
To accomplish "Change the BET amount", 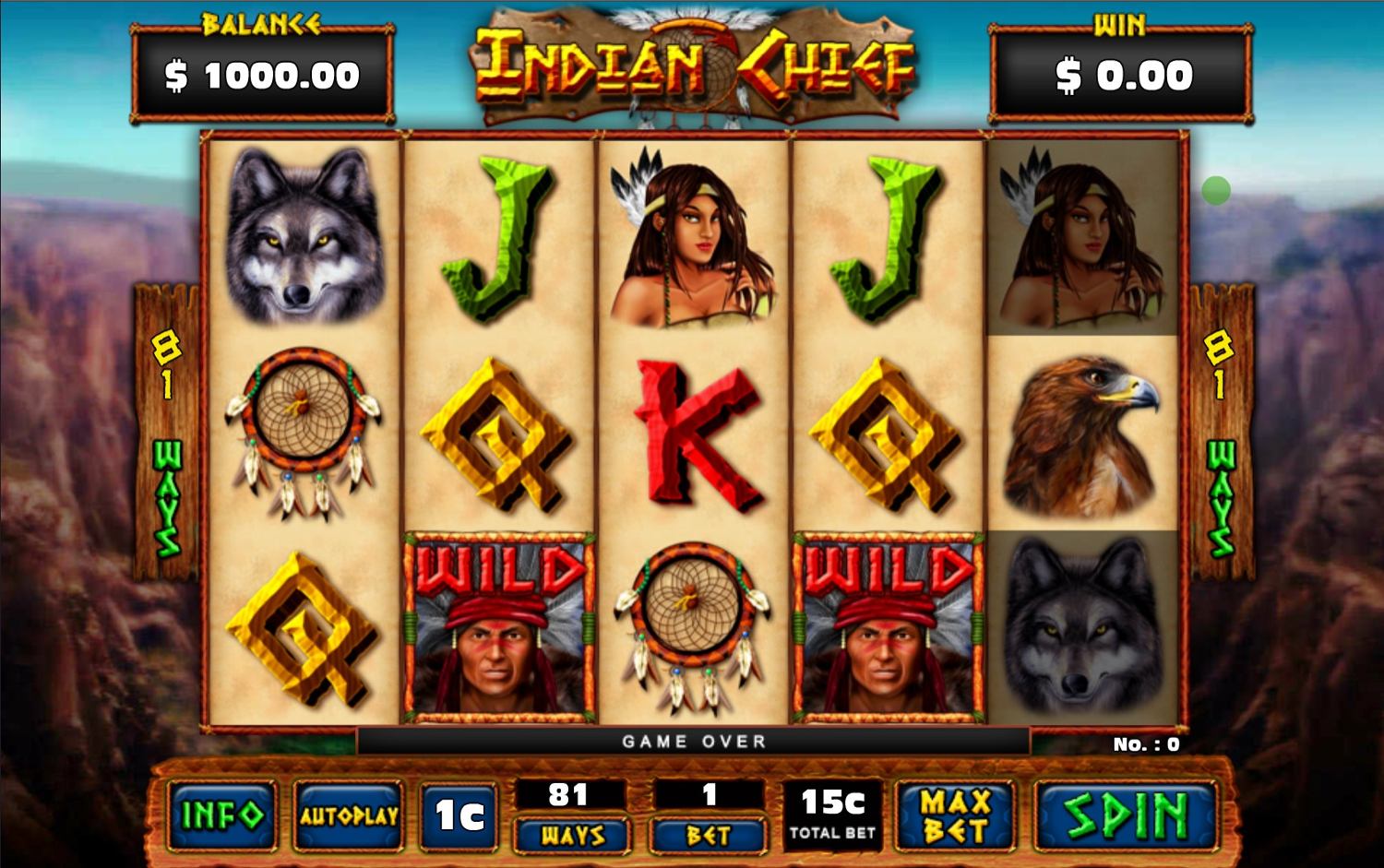I will tap(709, 835).
